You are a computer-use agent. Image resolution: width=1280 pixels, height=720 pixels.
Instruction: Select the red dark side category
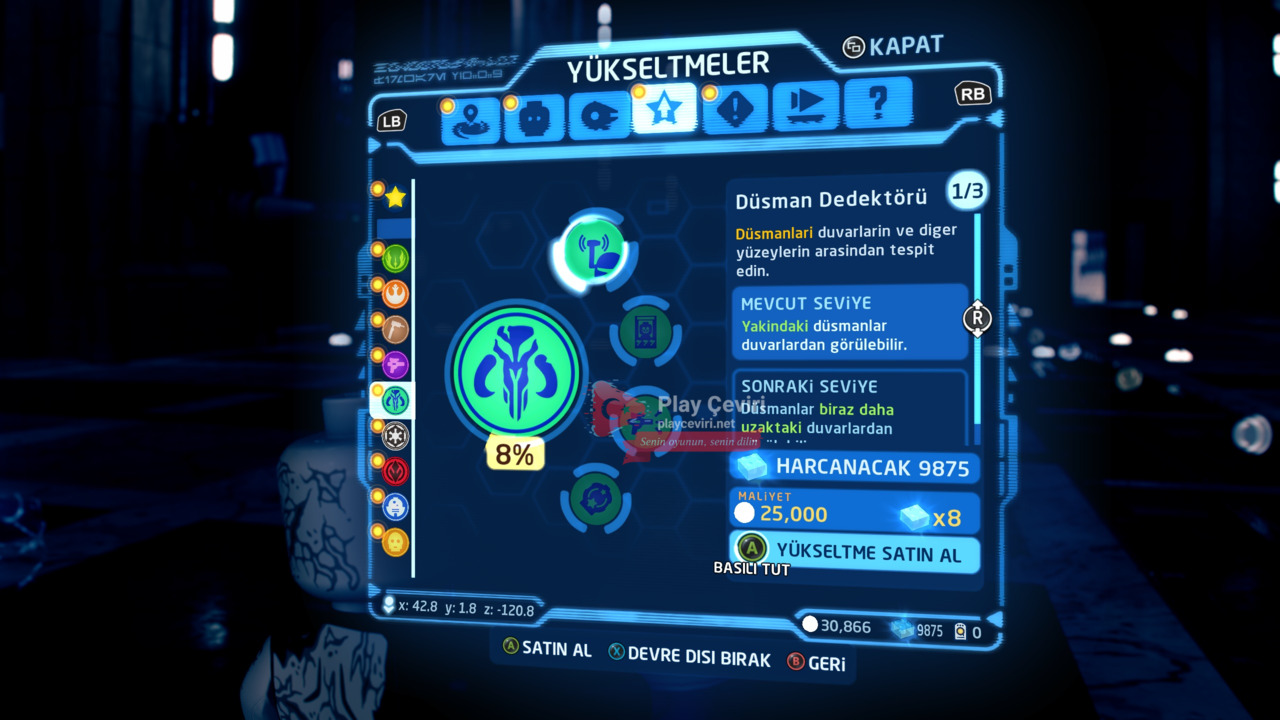click(395, 470)
